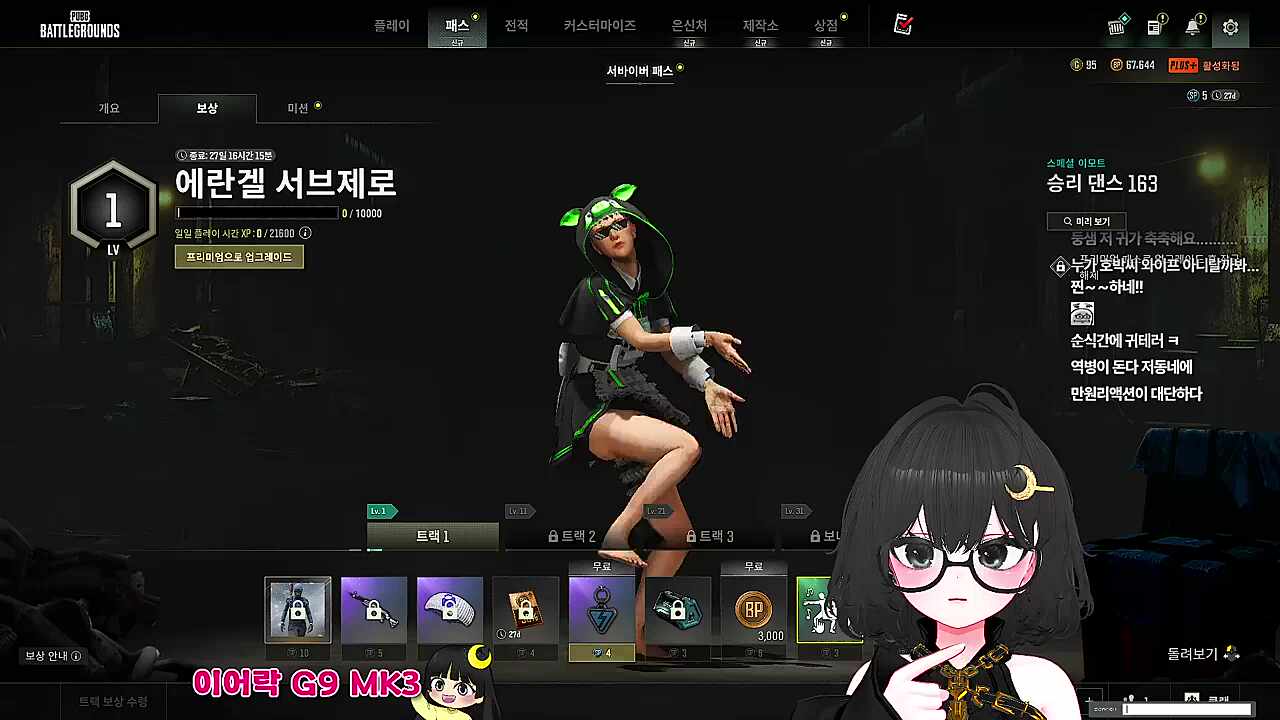Open the settings gear icon
1280x720 pixels.
[x=1229, y=27]
